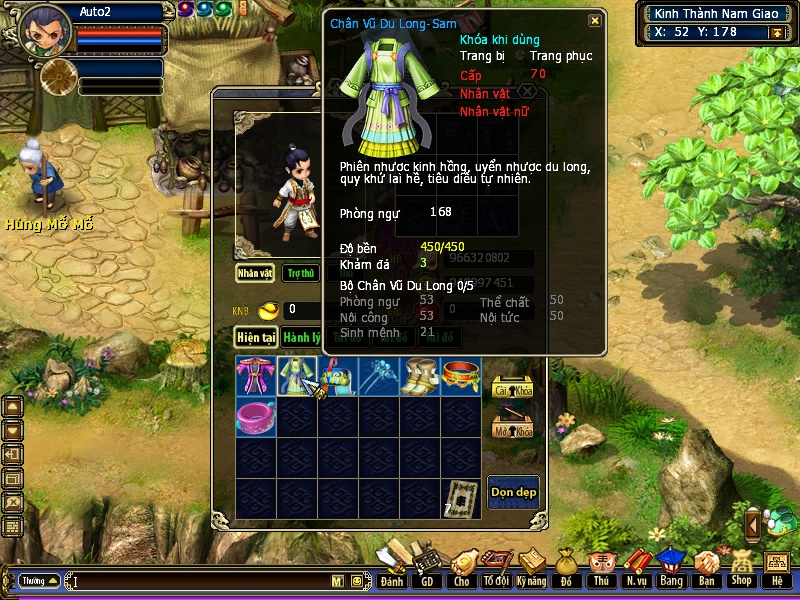The width and height of the screenshot is (800, 600).
Task: Click the Auto2 character portrait
Action: (44, 30)
